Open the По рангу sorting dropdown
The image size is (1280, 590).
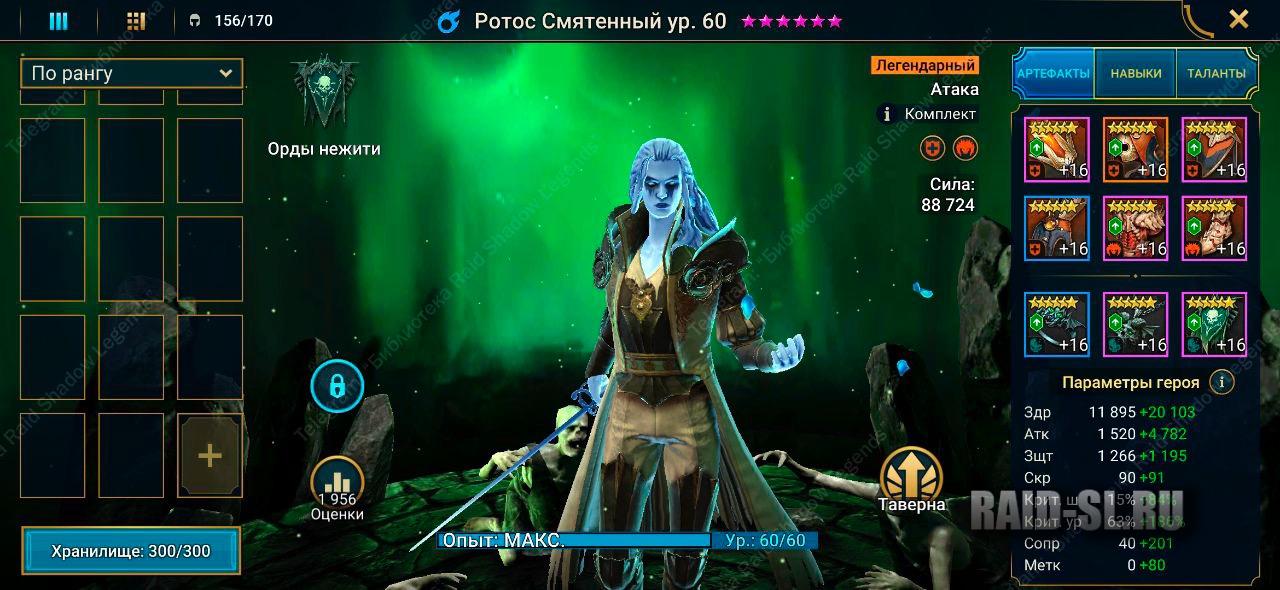point(131,73)
